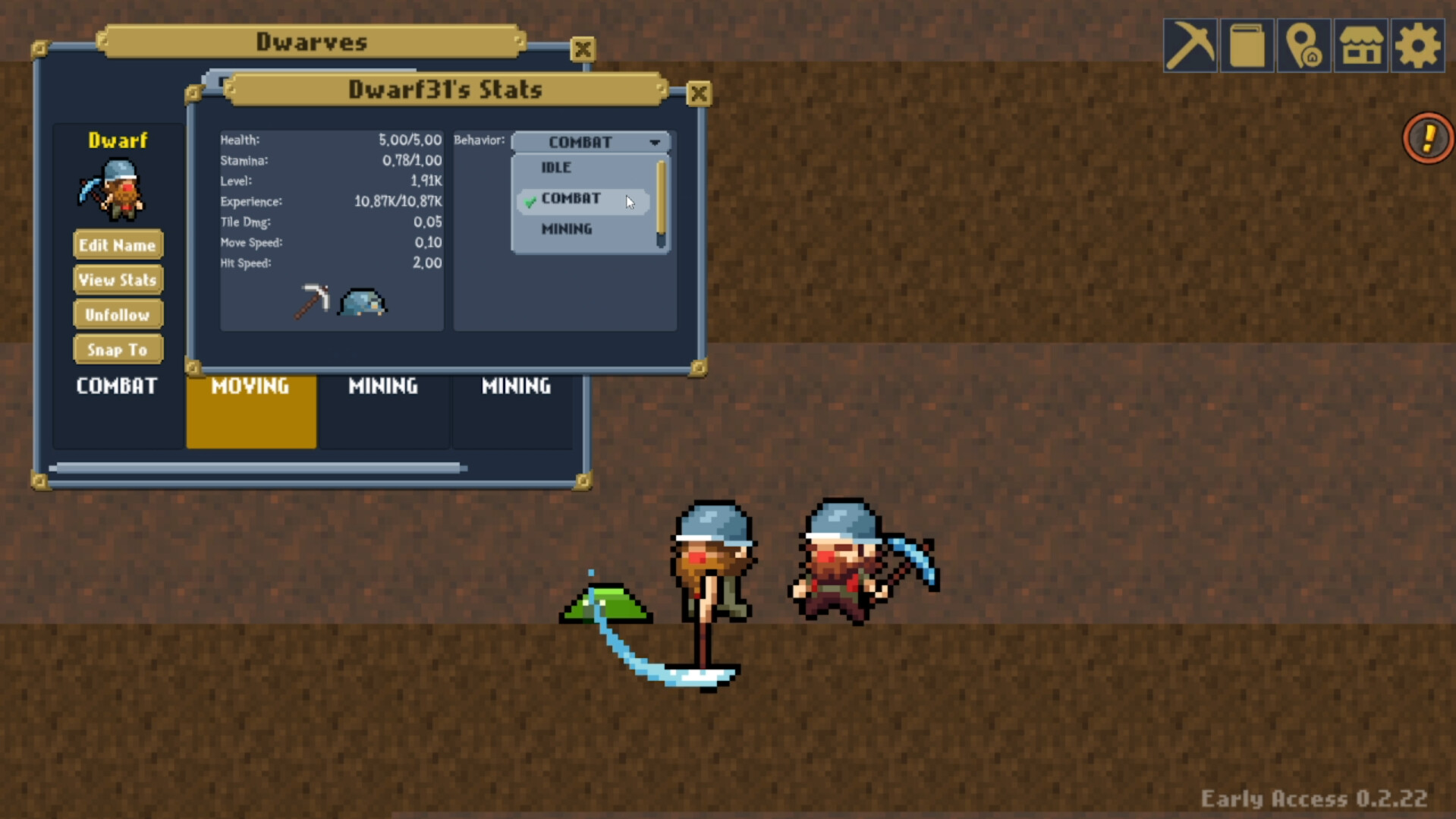
Task: Click the orange exclamation alert icon
Action: (1426, 138)
